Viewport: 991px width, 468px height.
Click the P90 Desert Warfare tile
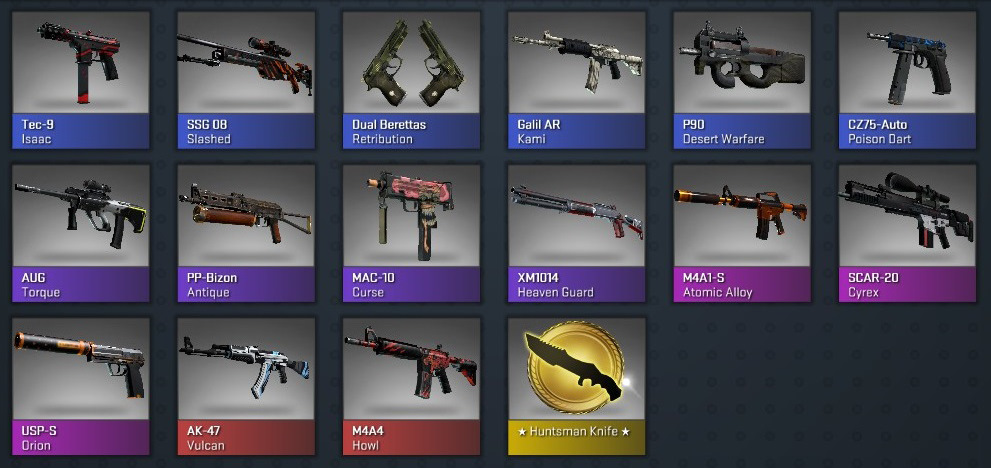click(742, 79)
